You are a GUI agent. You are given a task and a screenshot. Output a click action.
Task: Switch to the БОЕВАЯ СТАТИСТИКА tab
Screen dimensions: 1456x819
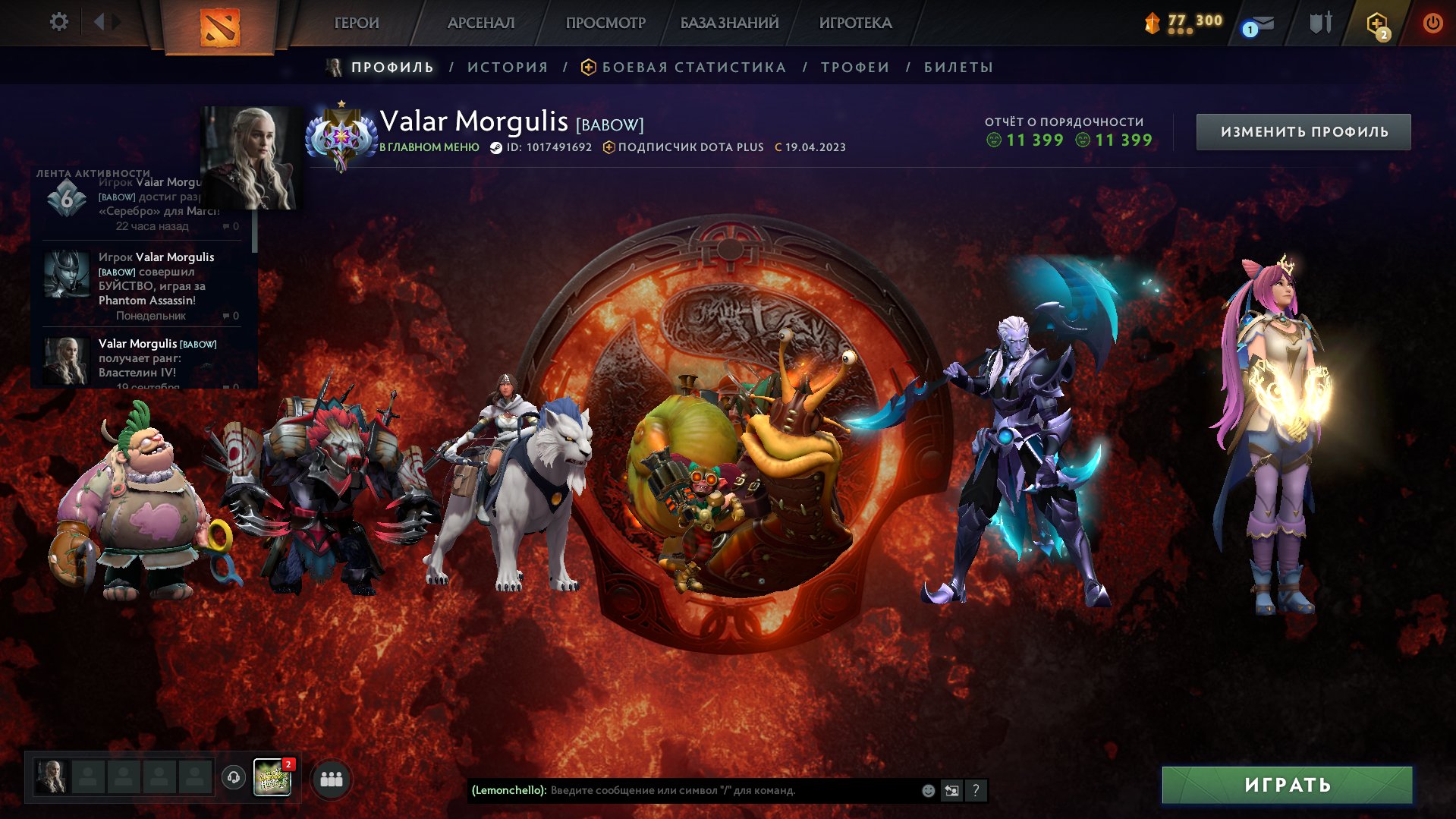tap(693, 67)
